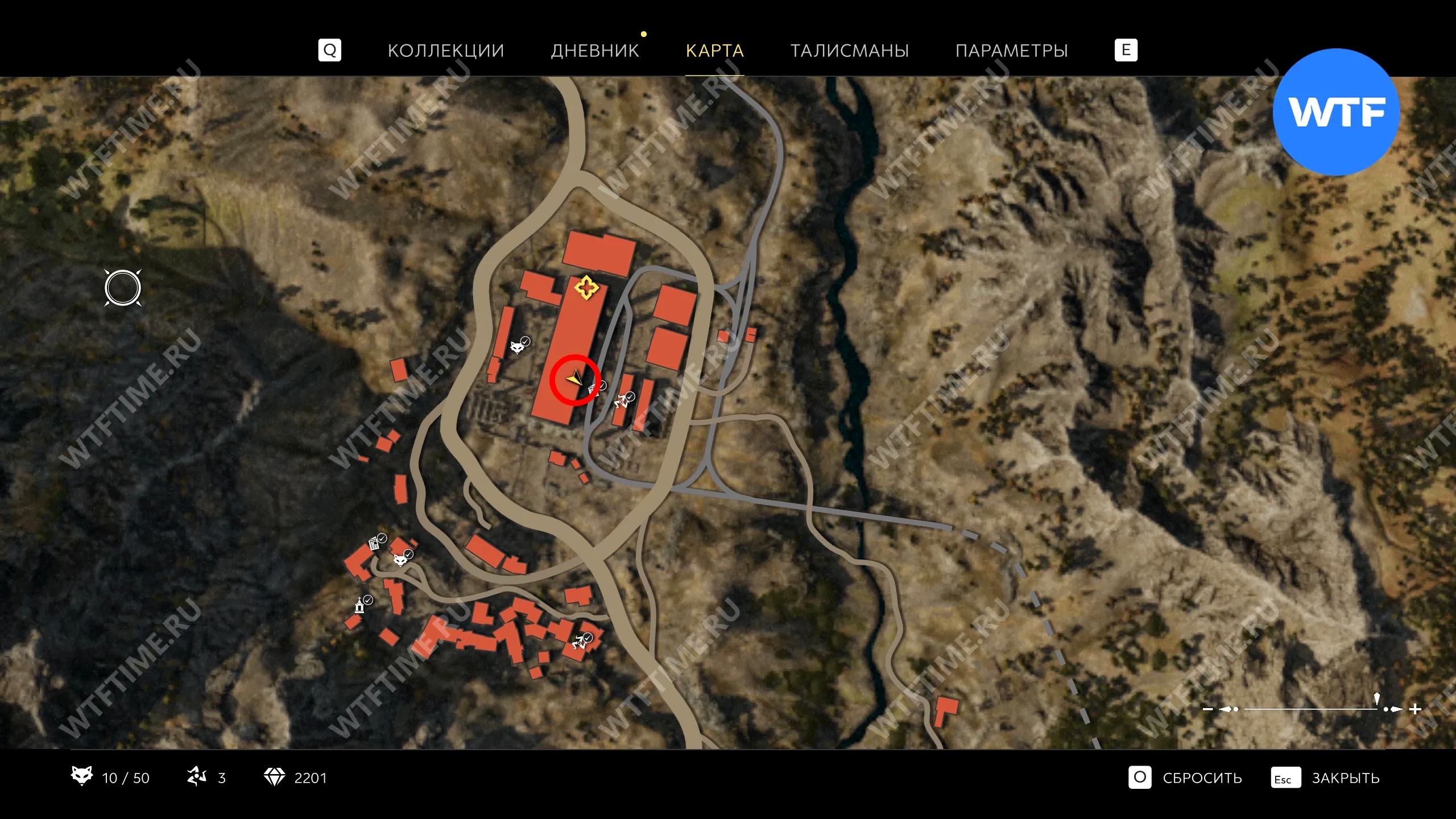Switch to the Коллекции tab
Viewport: 1456px width, 819px height.
click(x=445, y=51)
